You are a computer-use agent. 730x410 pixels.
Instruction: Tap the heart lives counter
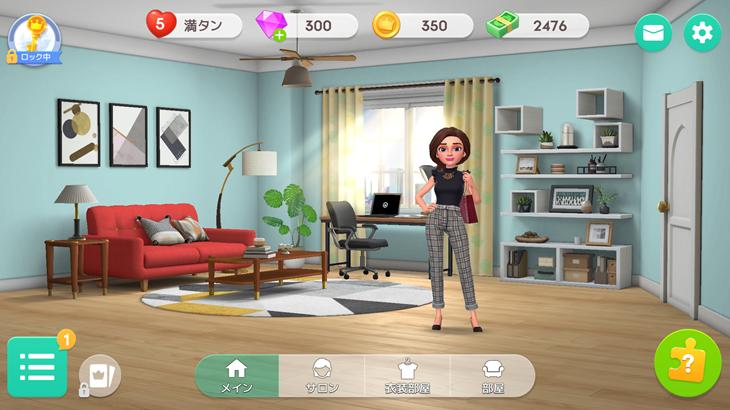(194, 25)
